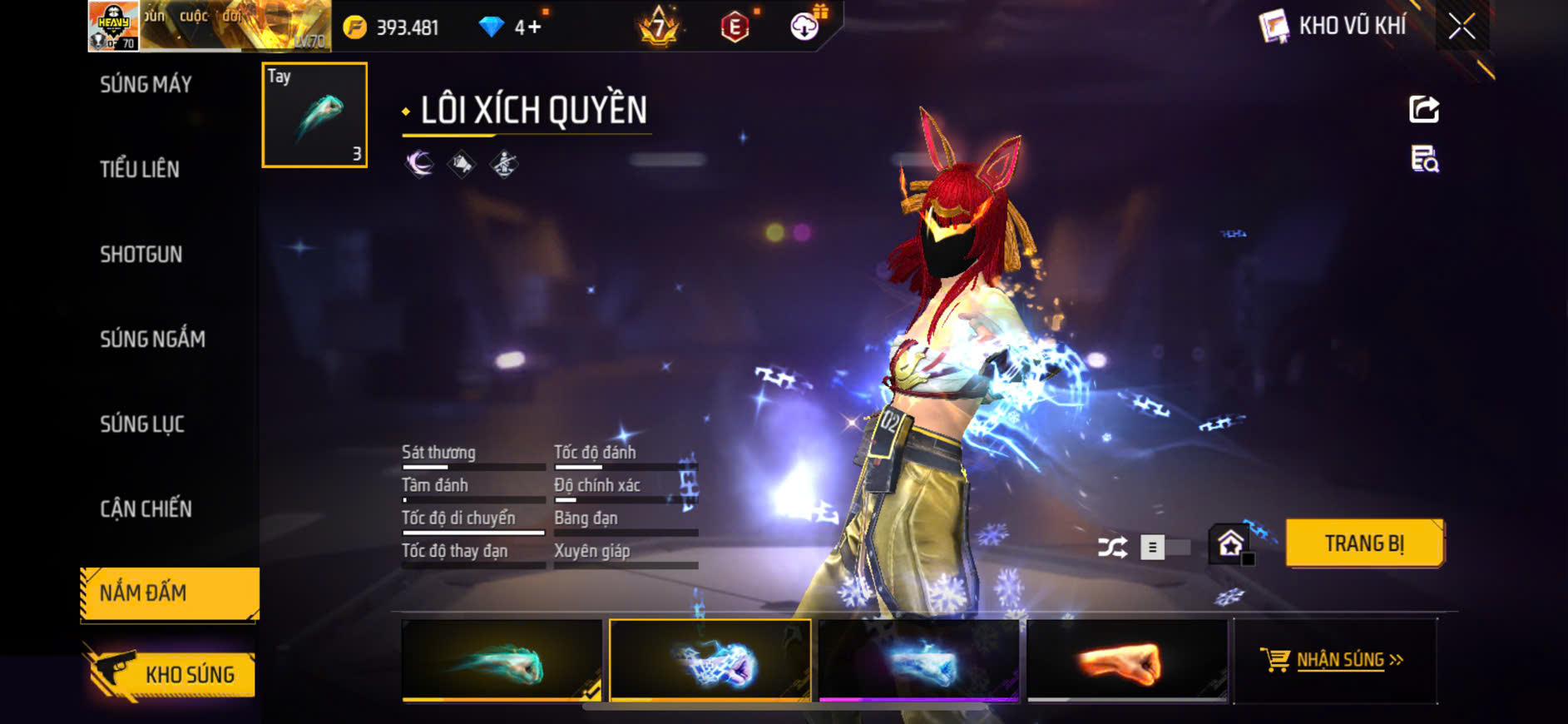Click the TRANG BỊ equip button
The width and height of the screenshot is (1568, 724).
tap(1363, 543)
